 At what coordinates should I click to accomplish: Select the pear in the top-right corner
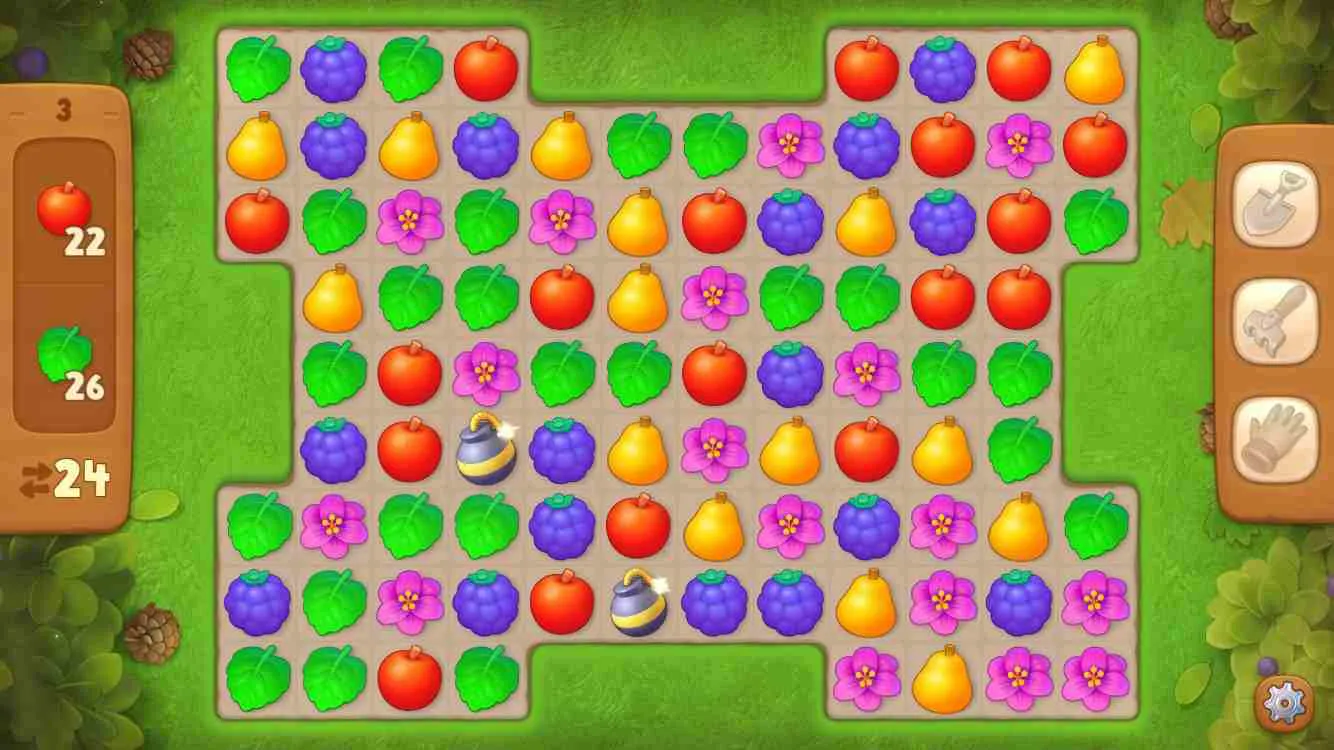(x=1094, y=68)
